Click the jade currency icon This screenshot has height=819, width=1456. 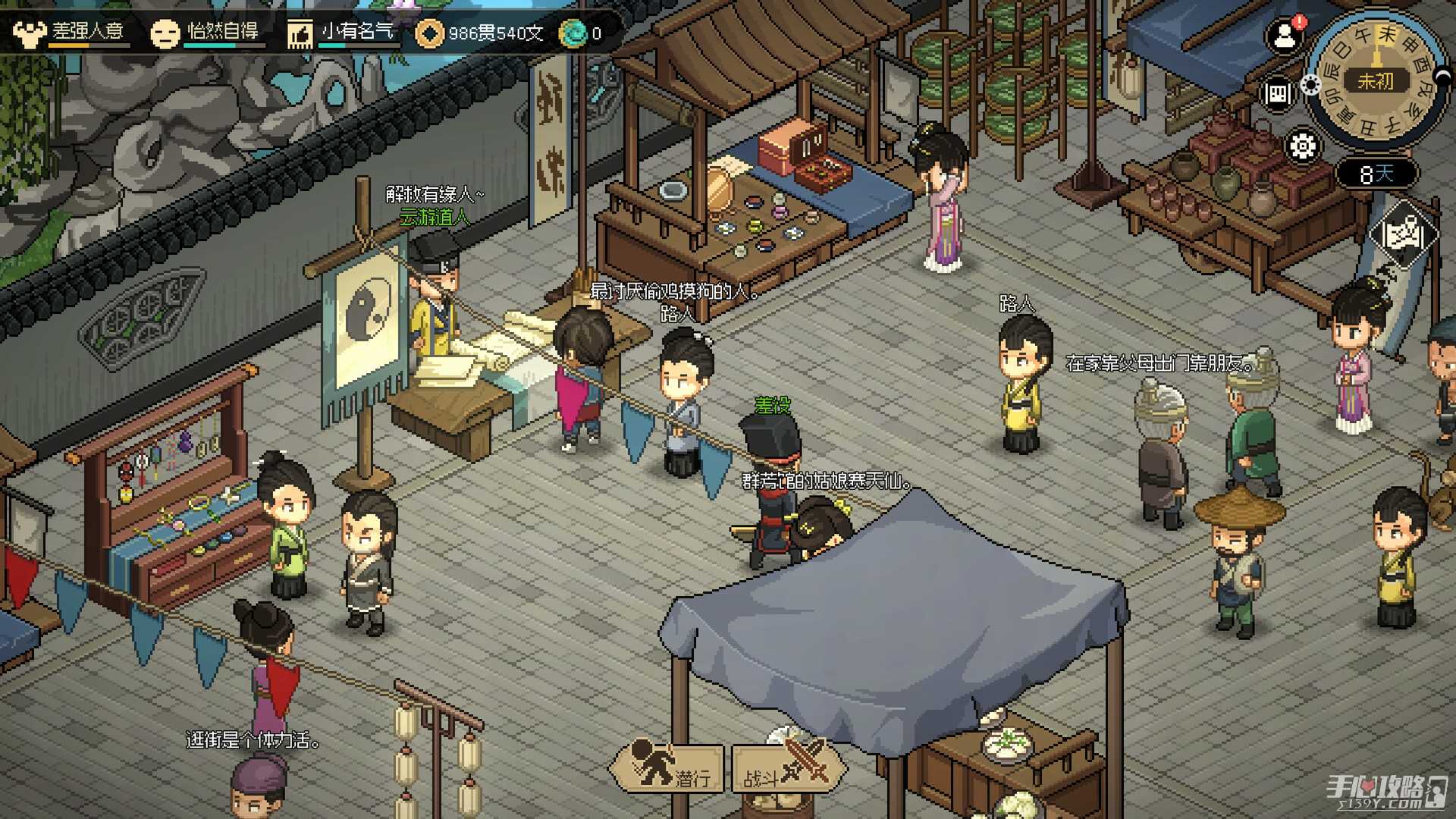pos(573,33)
